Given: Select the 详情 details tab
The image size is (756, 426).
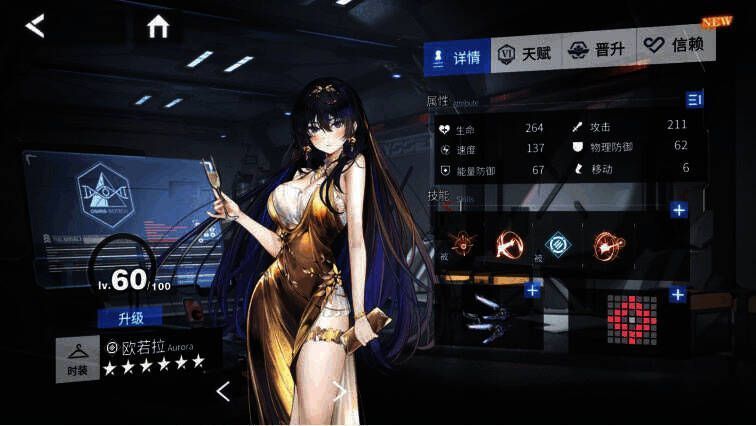Looking at the screenshot, I should point(456,56).
